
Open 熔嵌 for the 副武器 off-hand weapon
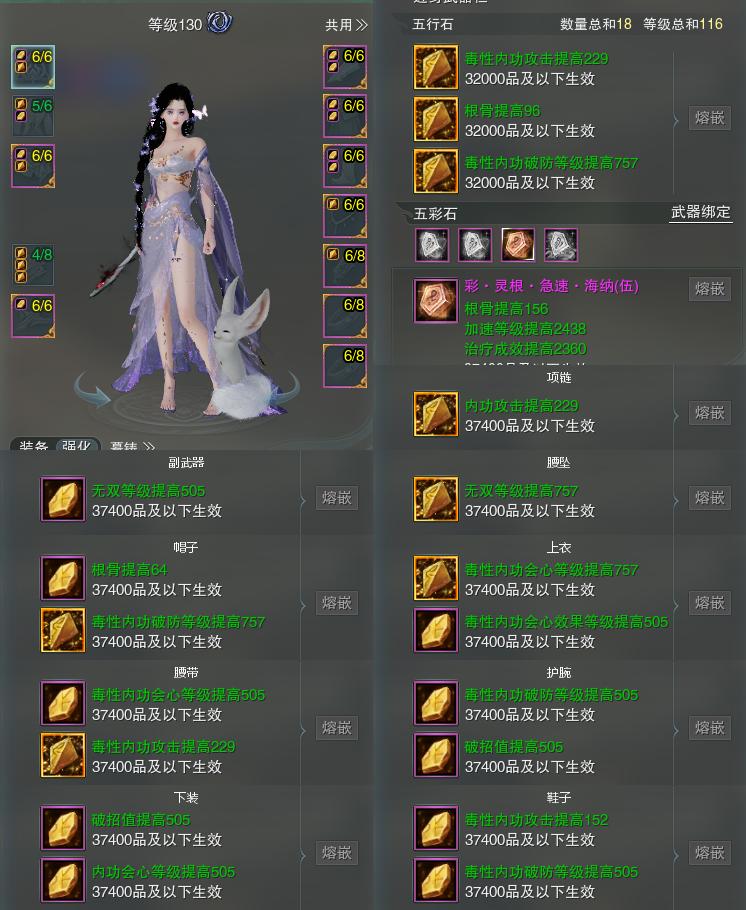(336, 498)
